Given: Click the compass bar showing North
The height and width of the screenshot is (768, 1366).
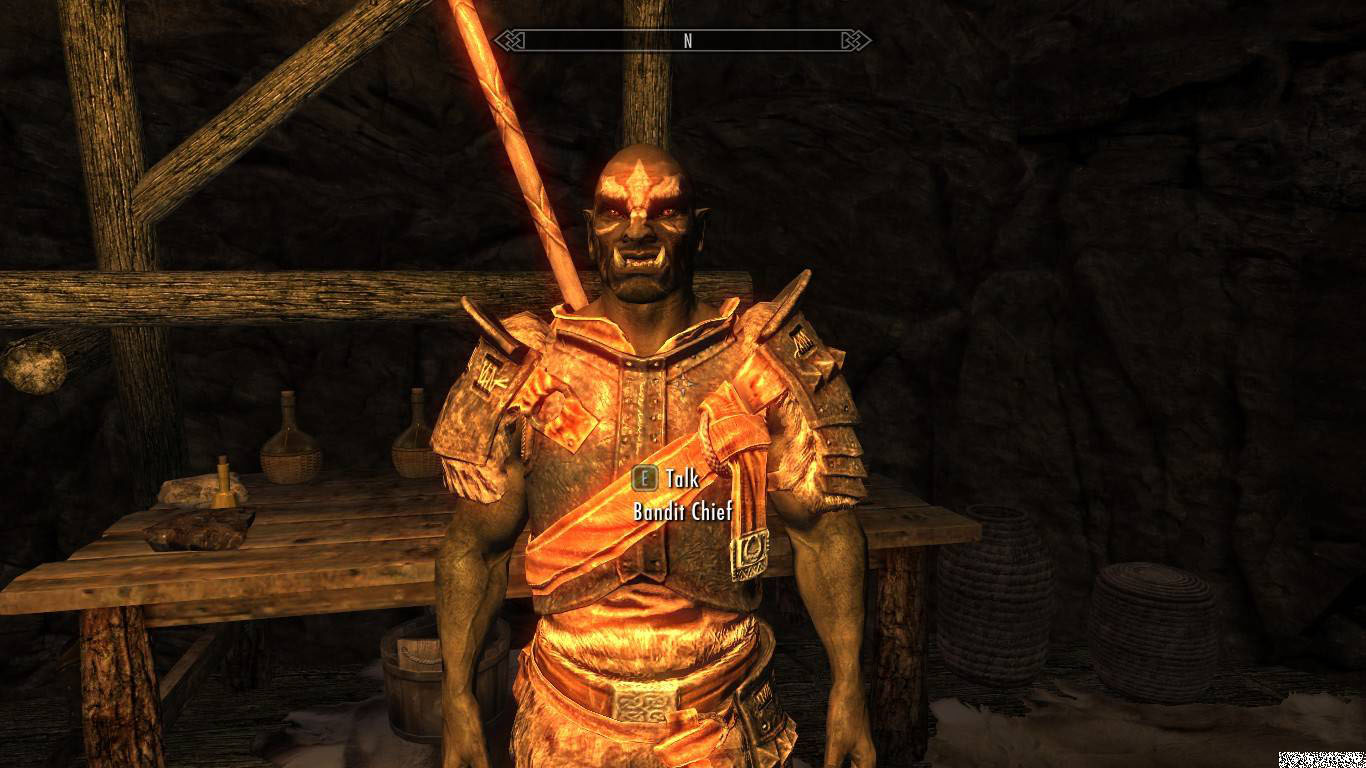Looking at the screenshot, I should [x=687, y=41].
